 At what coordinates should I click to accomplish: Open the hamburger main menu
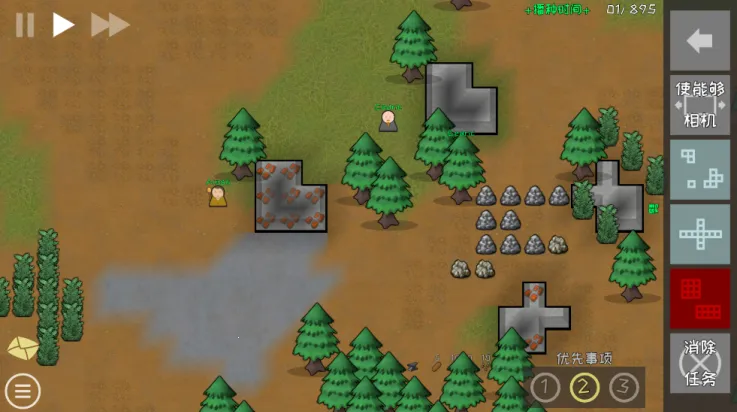pos(22,390)
